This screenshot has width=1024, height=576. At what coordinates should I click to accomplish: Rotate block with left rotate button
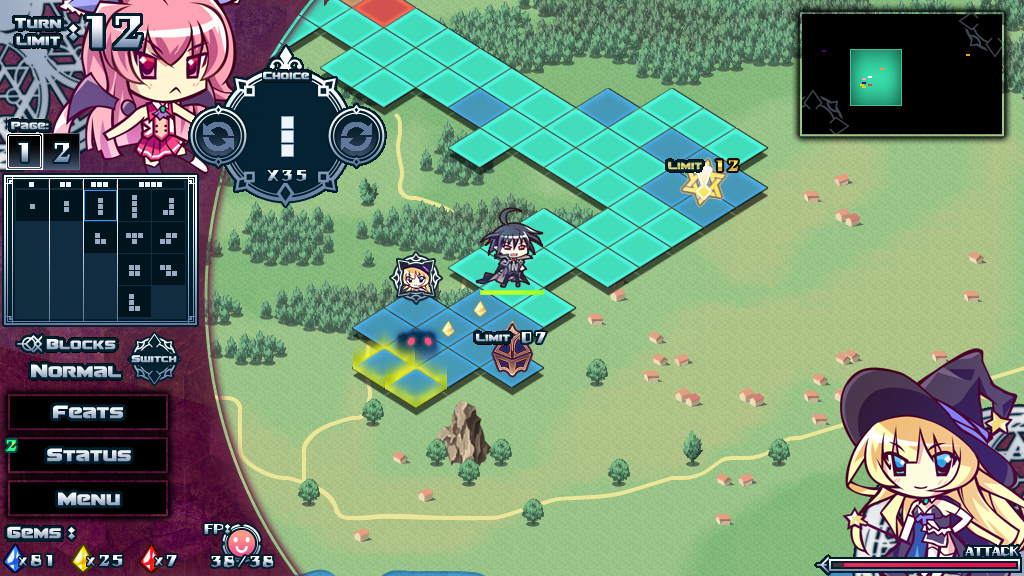tap(216, 136)
